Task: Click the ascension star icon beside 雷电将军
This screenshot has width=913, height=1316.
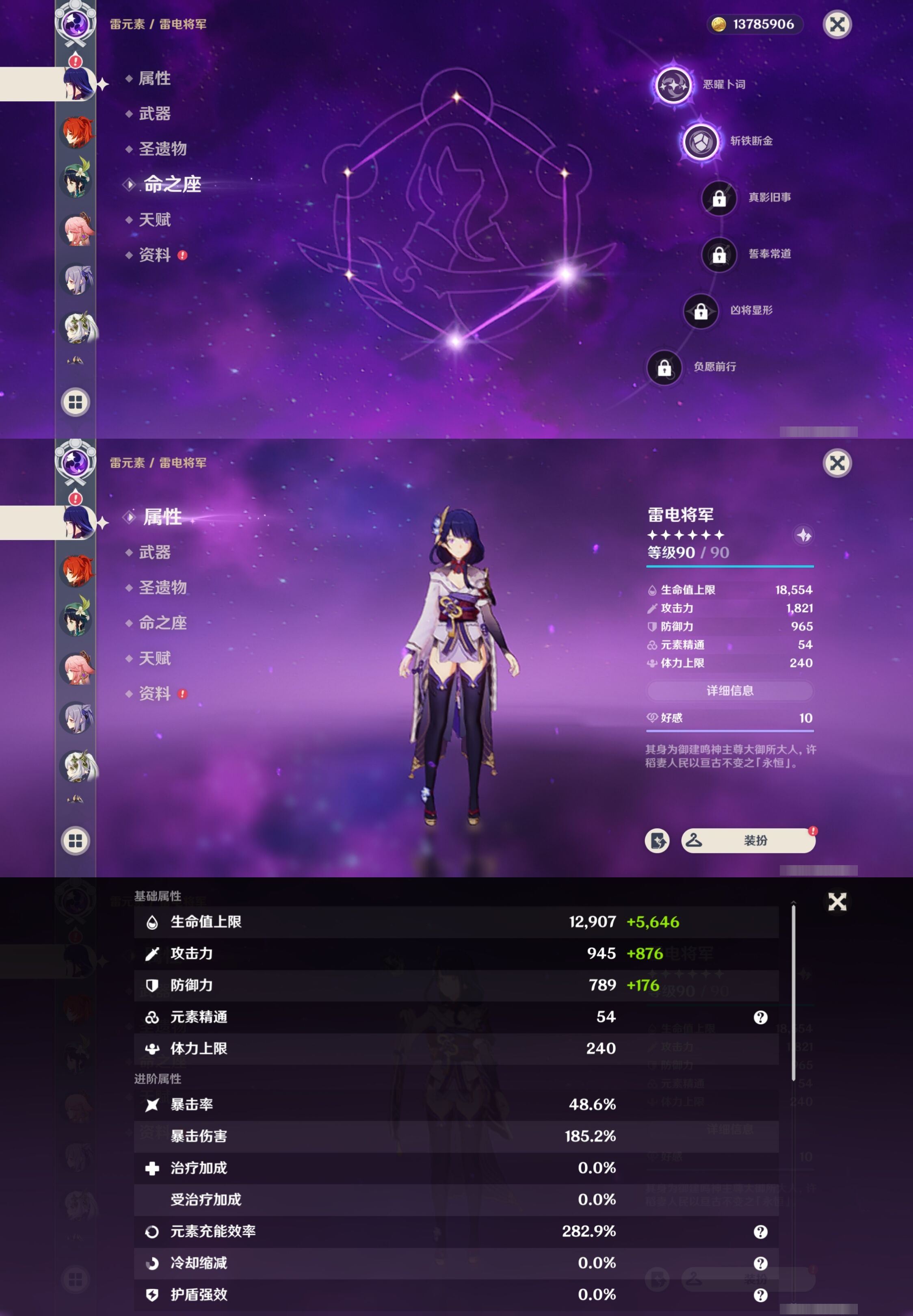Action: (804, 535)
